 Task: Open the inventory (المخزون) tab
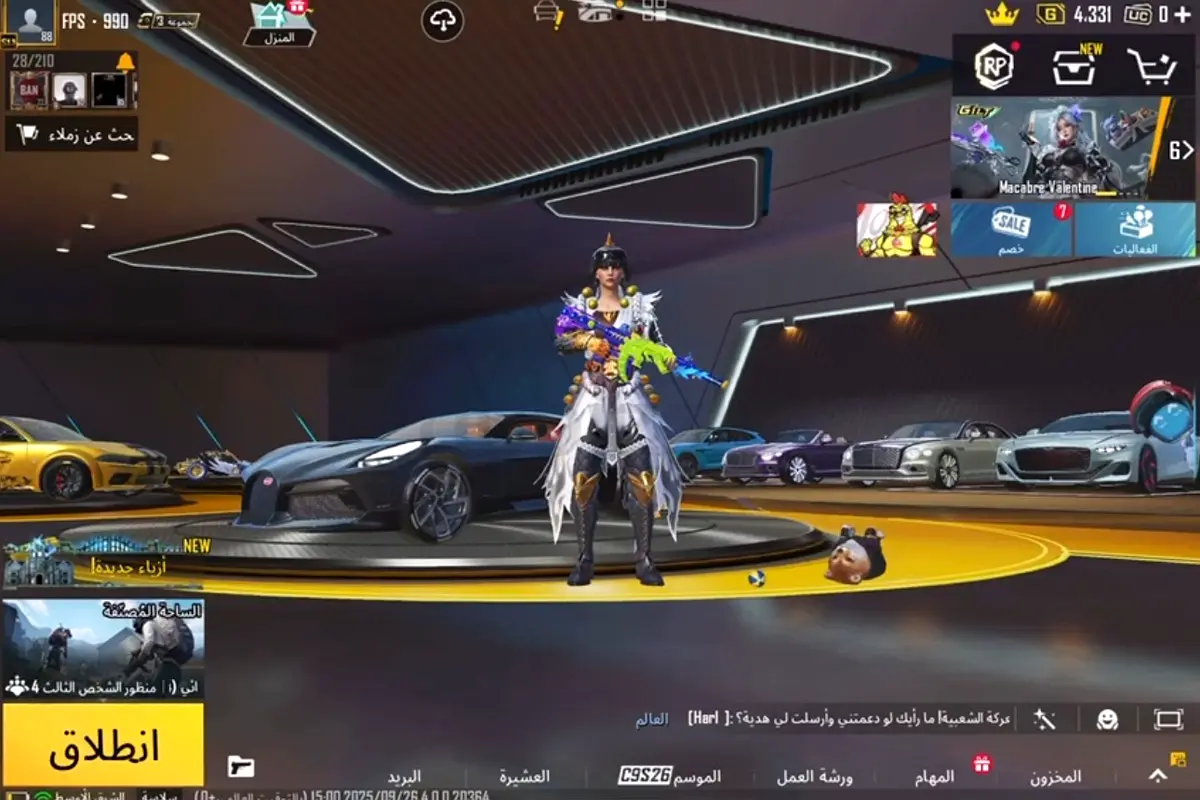coord(1055,776)
